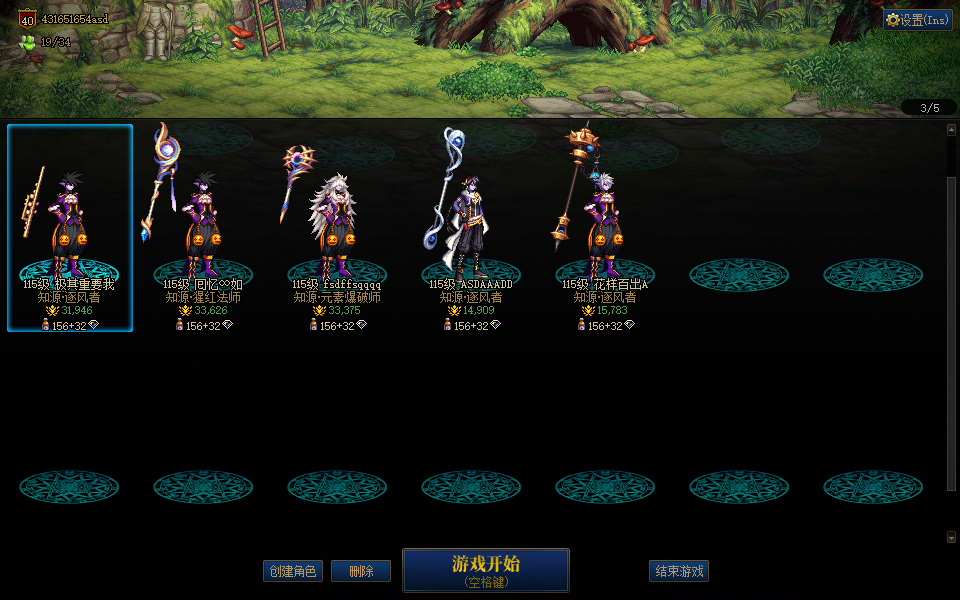Open the 创建角色 create character button
The height and width of the screenshot is (600, 960).
pyautogui.click(x=293, y=571)
